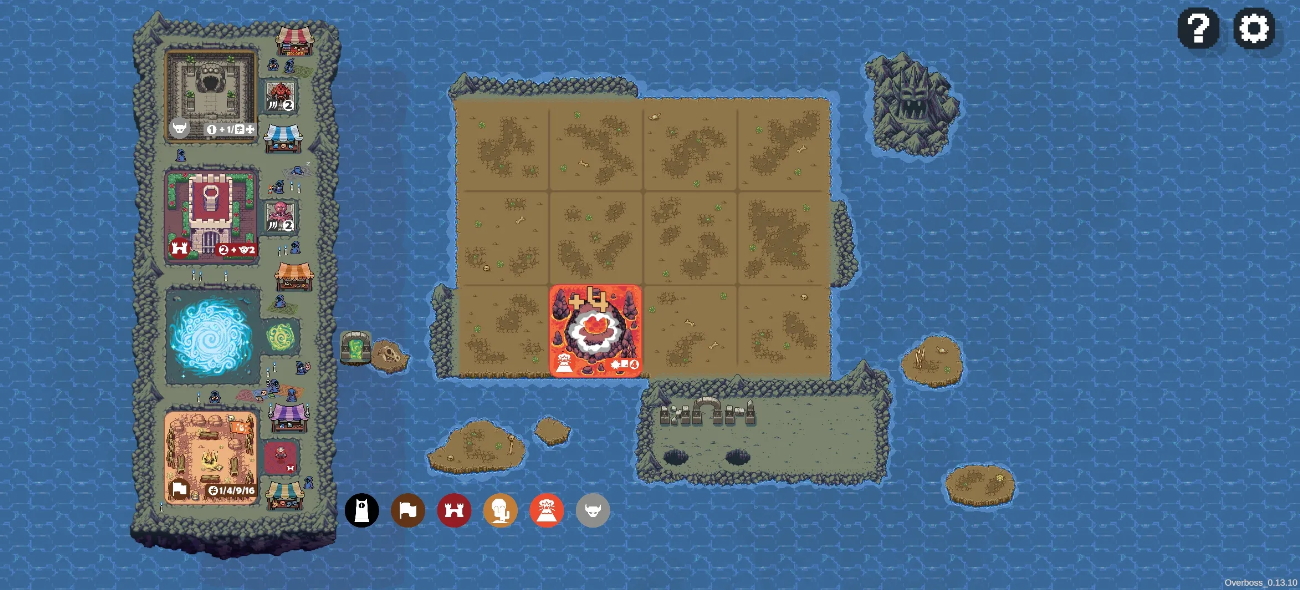Select the pink tentacled monster token
1300x590 pixels.
(x=280, y=217)
